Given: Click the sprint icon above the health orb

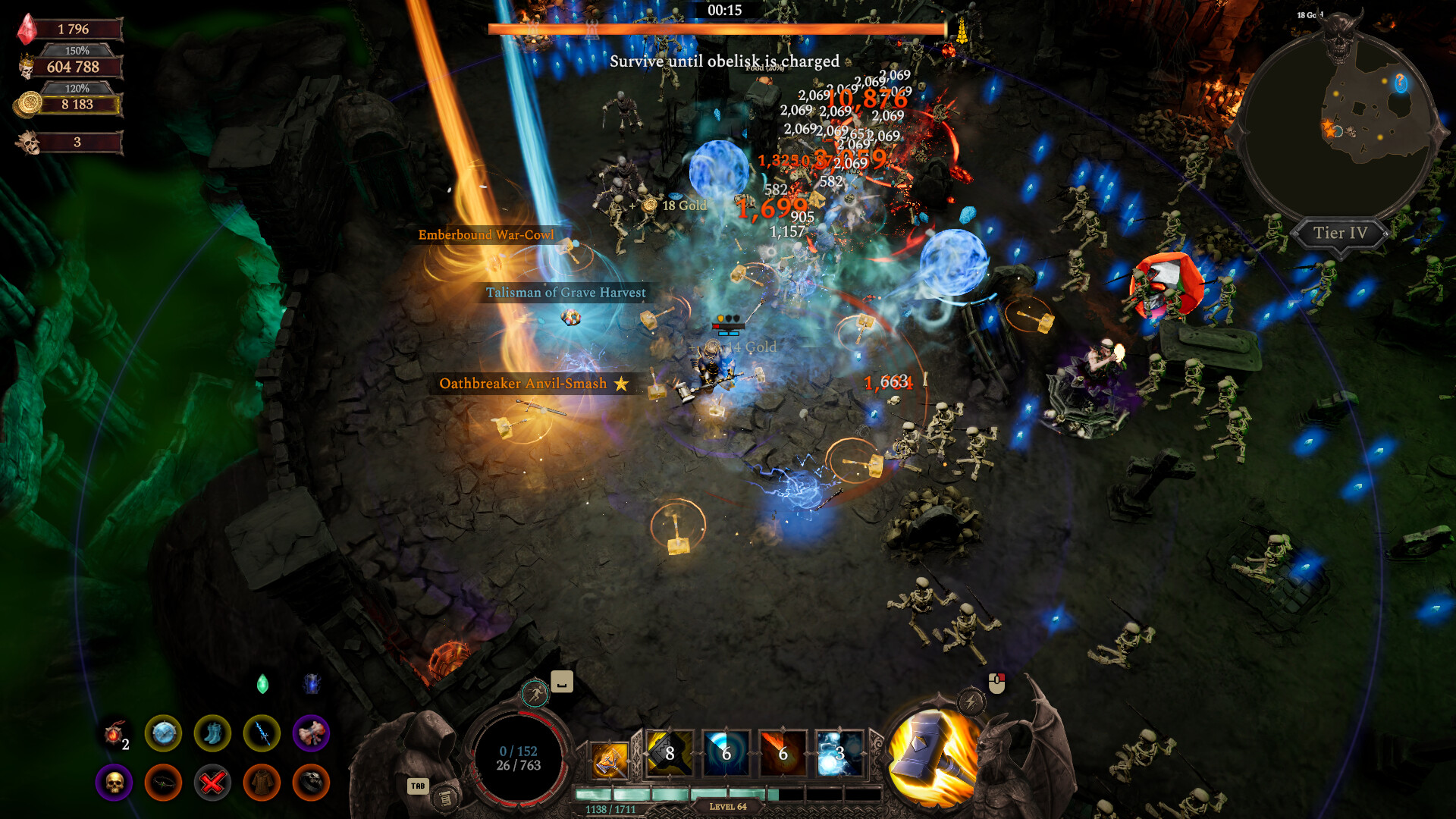Looking at the screenshot, I should pyautogui.click(x=536, y=693).
